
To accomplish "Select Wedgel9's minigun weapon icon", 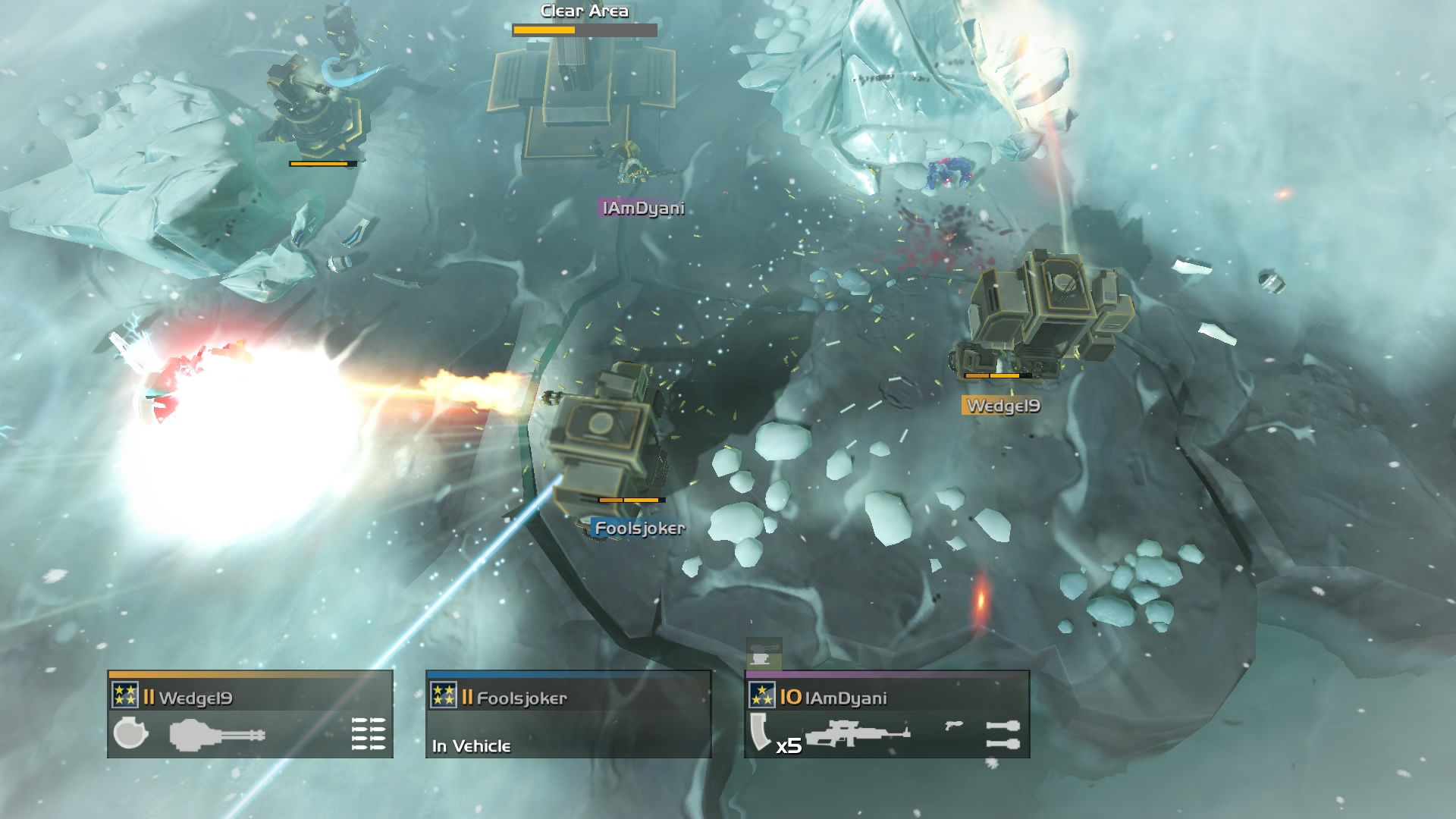I will pyautogui.click(x=217, y=735).
